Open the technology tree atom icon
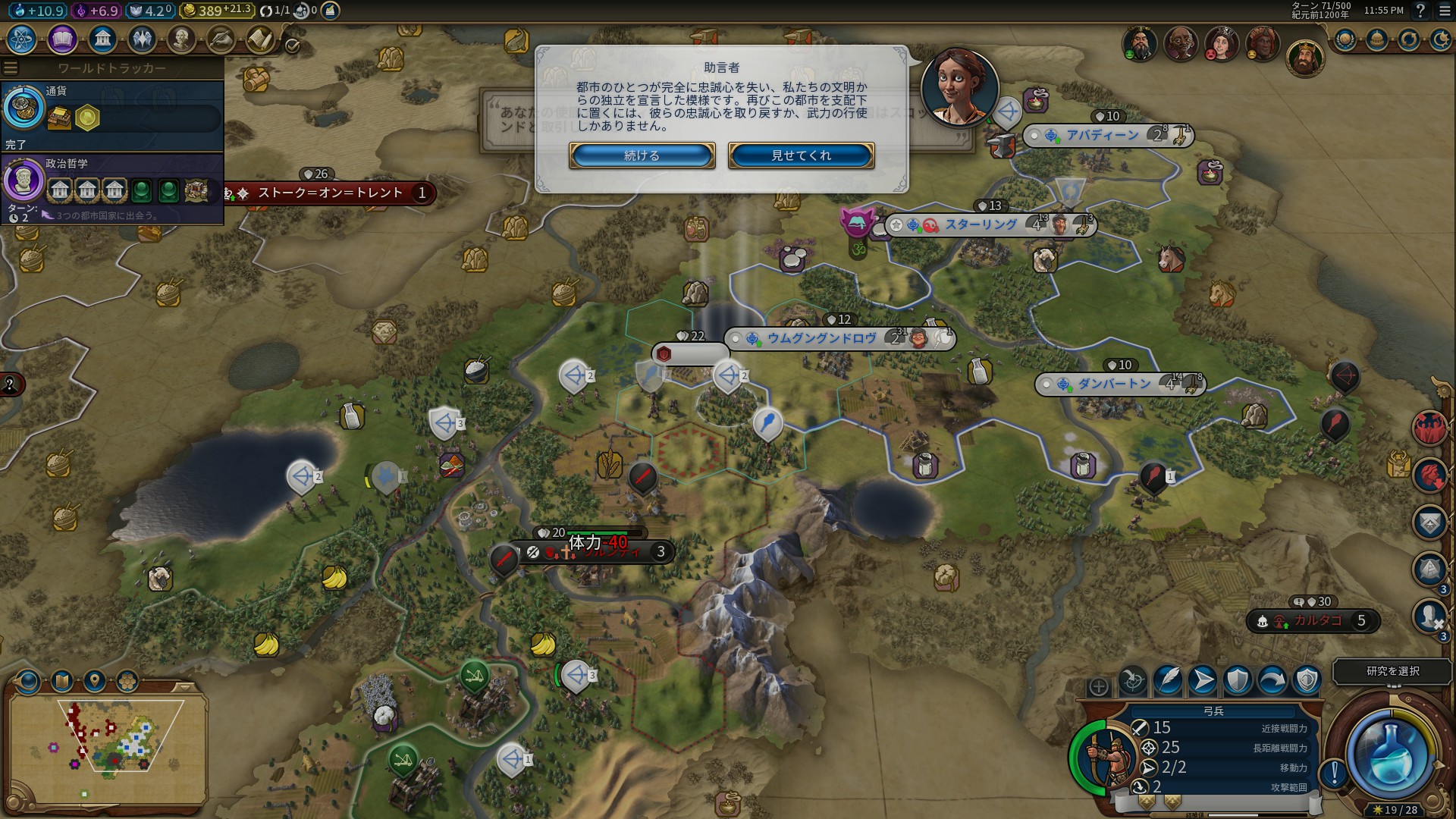Viewport: 1456px width, 819px height. coord(22,39)
